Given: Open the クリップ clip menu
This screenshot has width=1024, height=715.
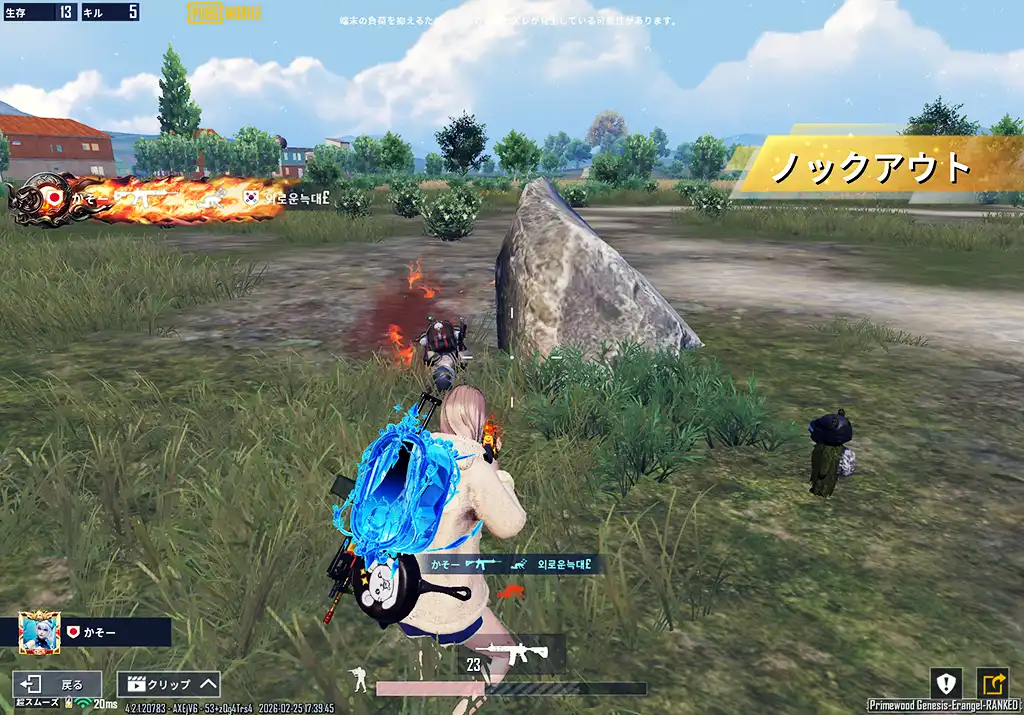Looking at the screenshot, I should point(168,685).
